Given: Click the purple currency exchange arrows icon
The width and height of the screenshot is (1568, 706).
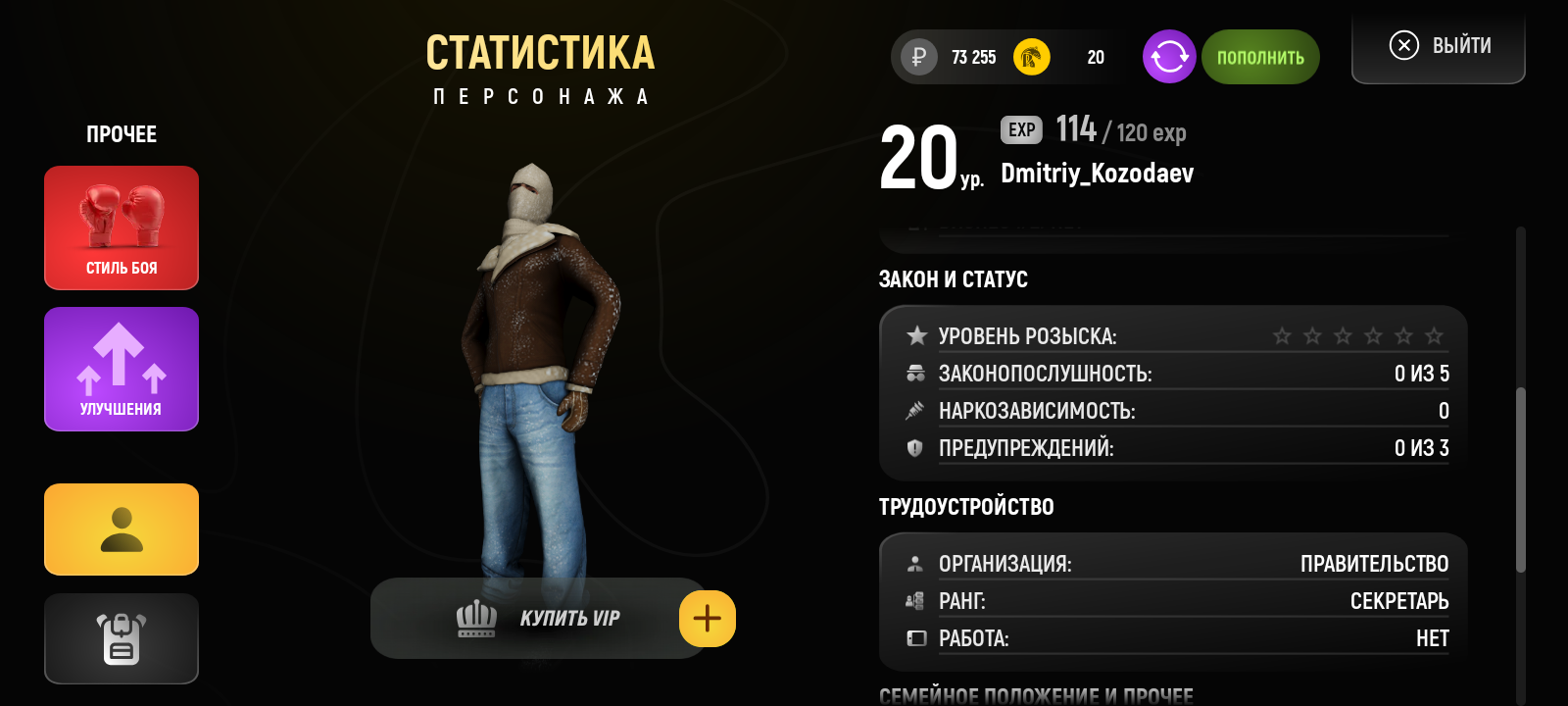Looking at the screenshot, I should pos(1168,57).
